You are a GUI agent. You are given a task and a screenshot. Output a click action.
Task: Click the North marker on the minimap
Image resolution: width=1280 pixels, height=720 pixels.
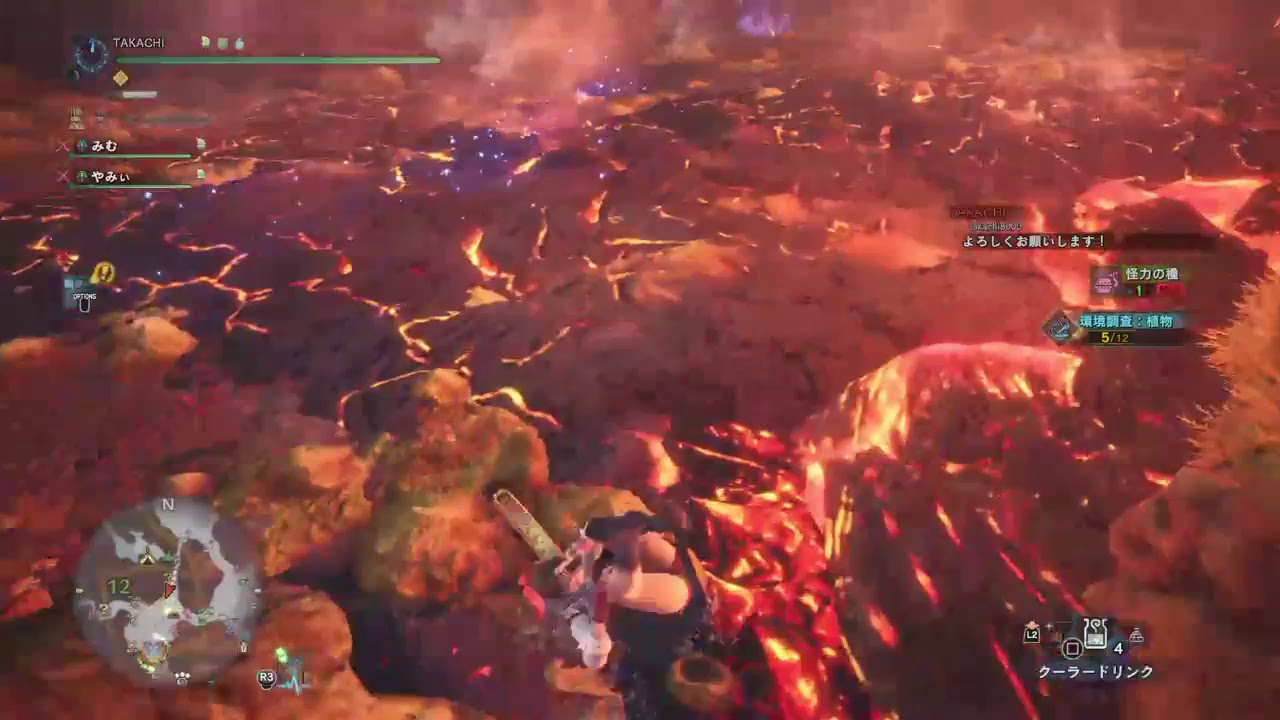coord(169,504)
